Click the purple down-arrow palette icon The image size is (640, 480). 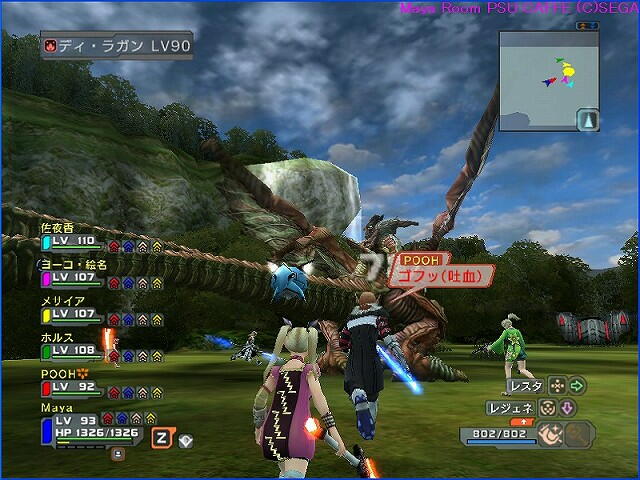566,408
